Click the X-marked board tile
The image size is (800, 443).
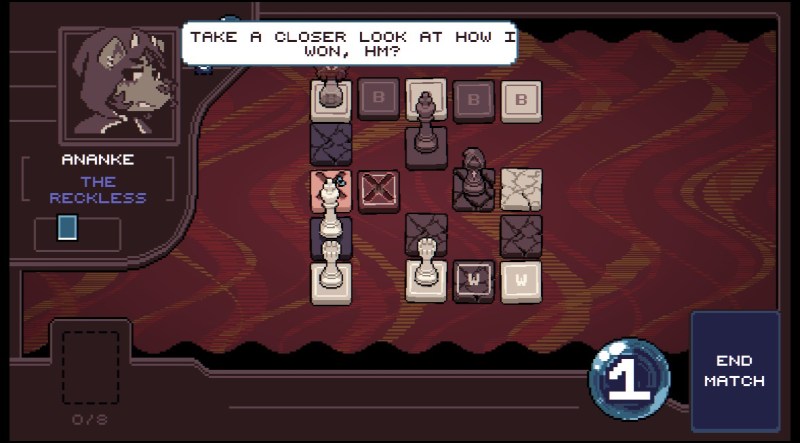tap(379, 191)
